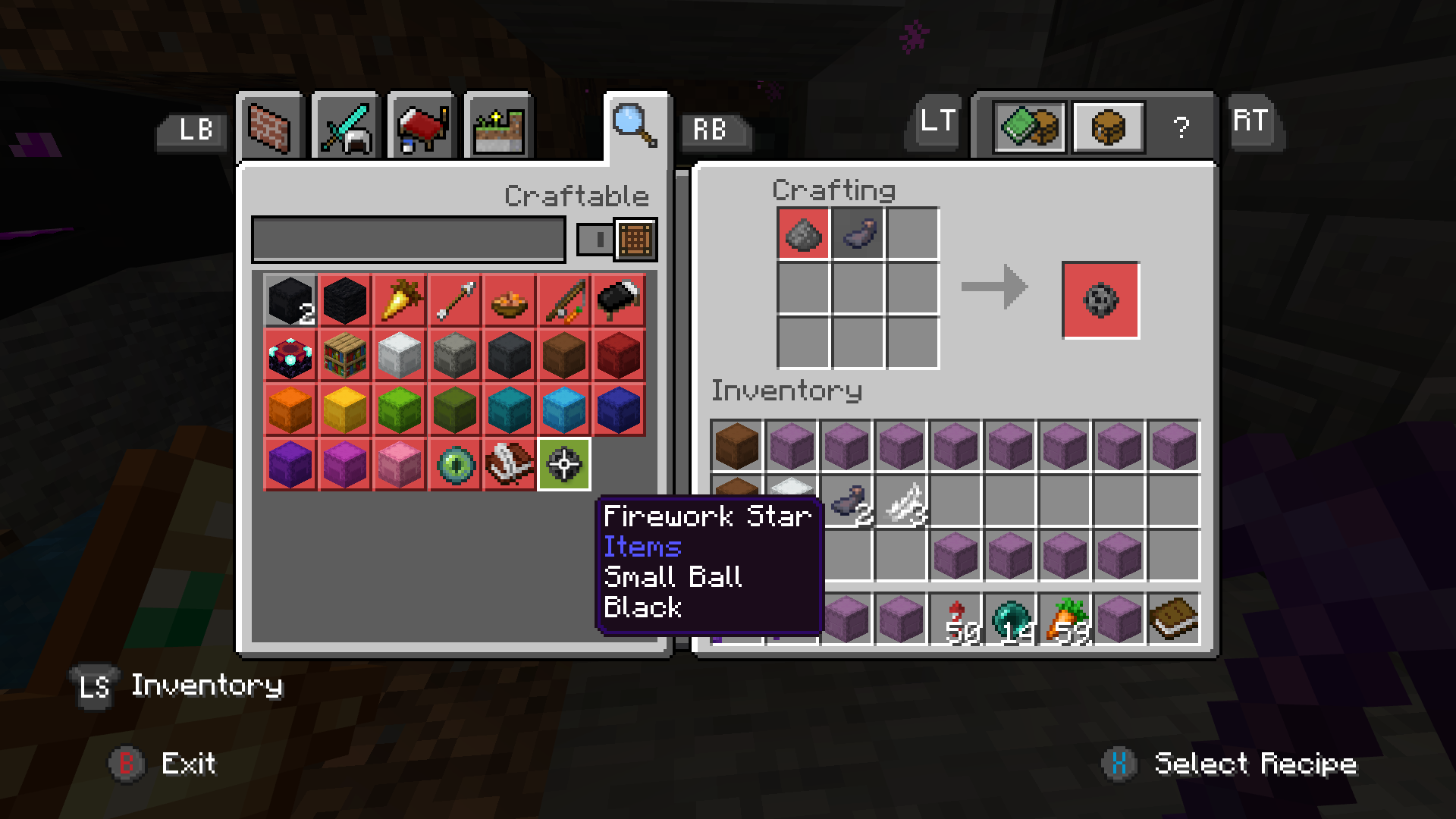Click the Firework Star crafting output slot

pos(1100,300)
